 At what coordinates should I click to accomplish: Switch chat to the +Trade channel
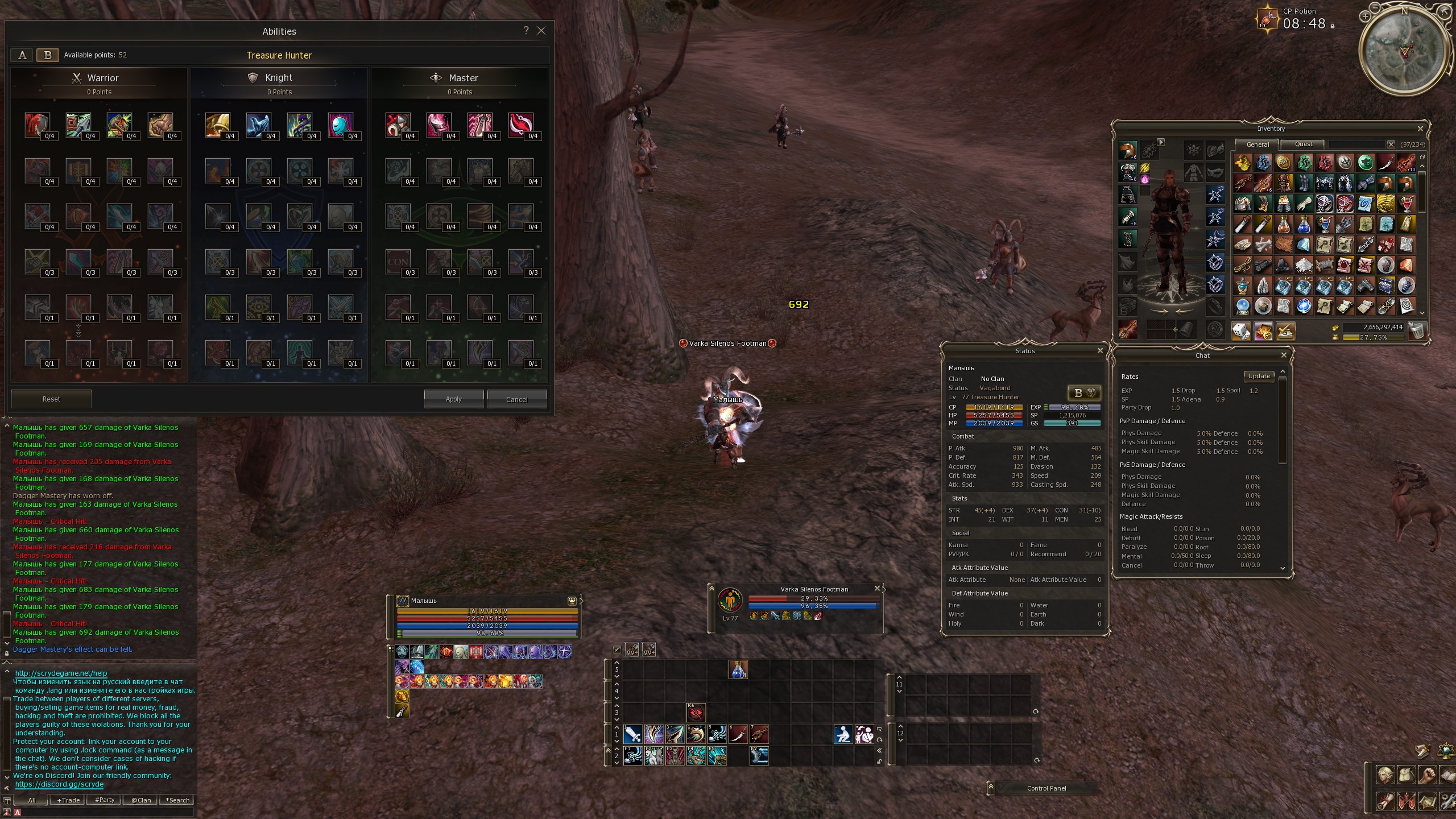pos(68,800)
